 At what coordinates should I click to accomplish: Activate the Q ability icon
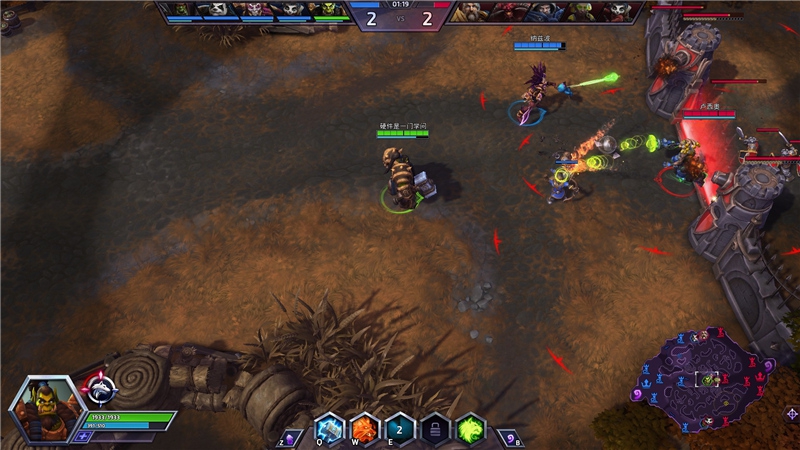click(329, 427)
